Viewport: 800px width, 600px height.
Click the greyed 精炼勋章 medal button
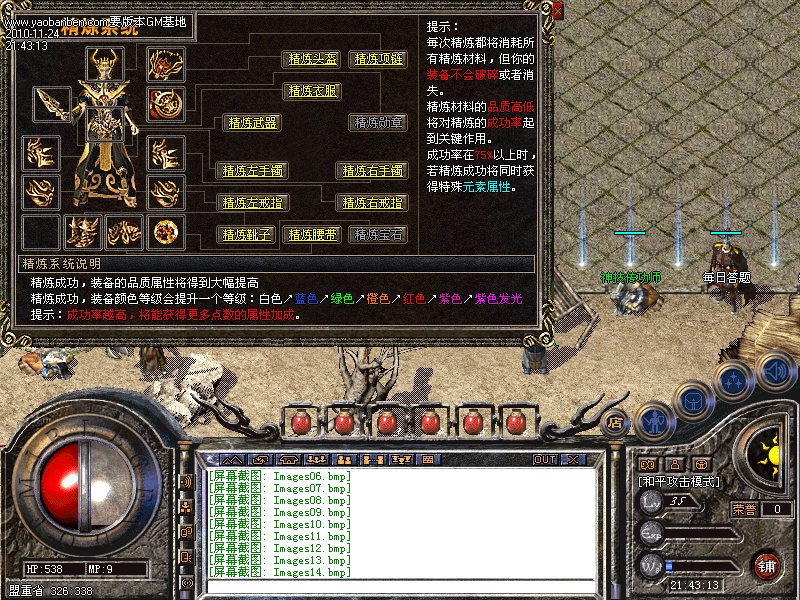[x=377, y=123]
